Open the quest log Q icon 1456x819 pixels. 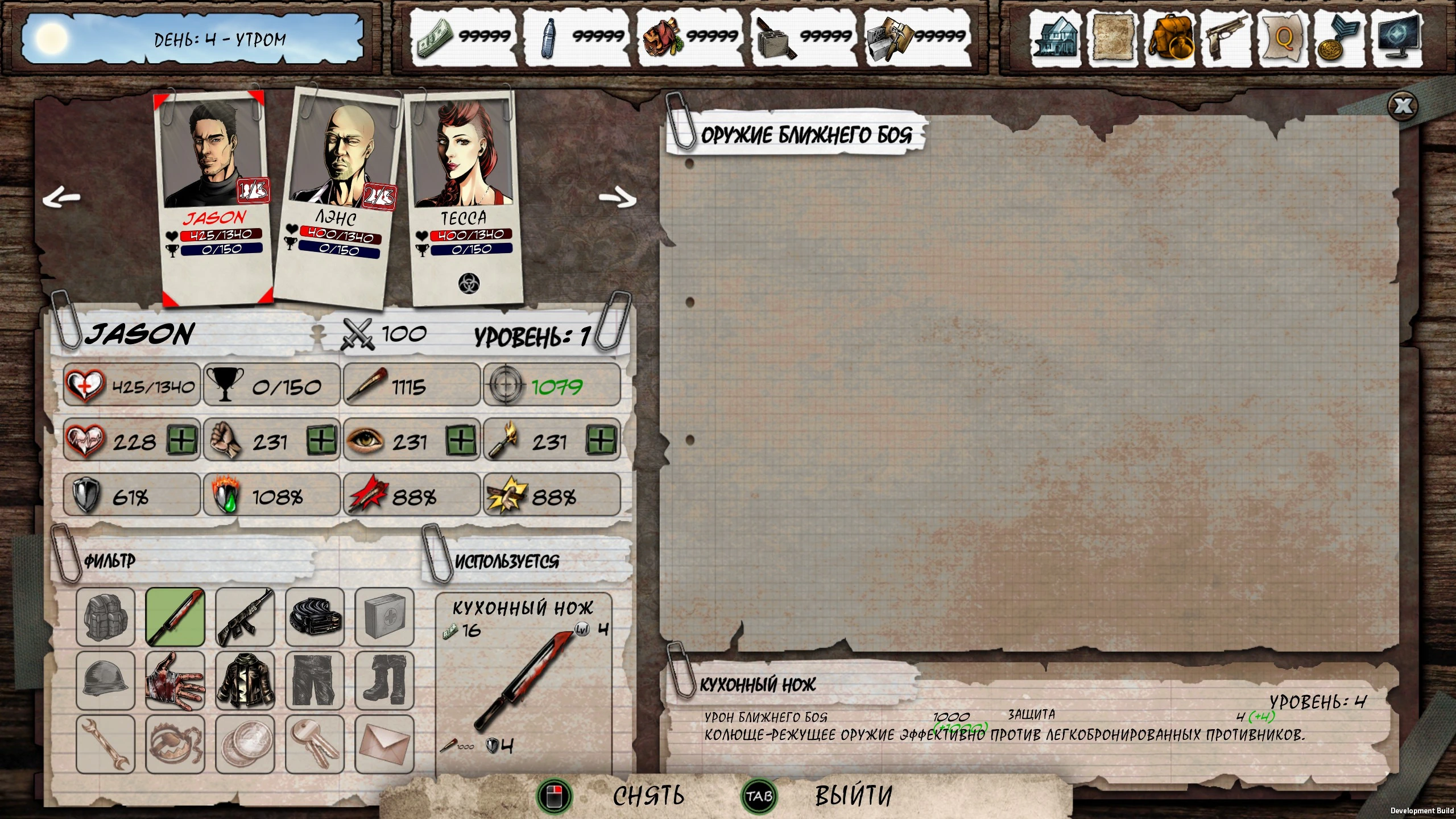pyautogui.click(x=1283, y=38)
